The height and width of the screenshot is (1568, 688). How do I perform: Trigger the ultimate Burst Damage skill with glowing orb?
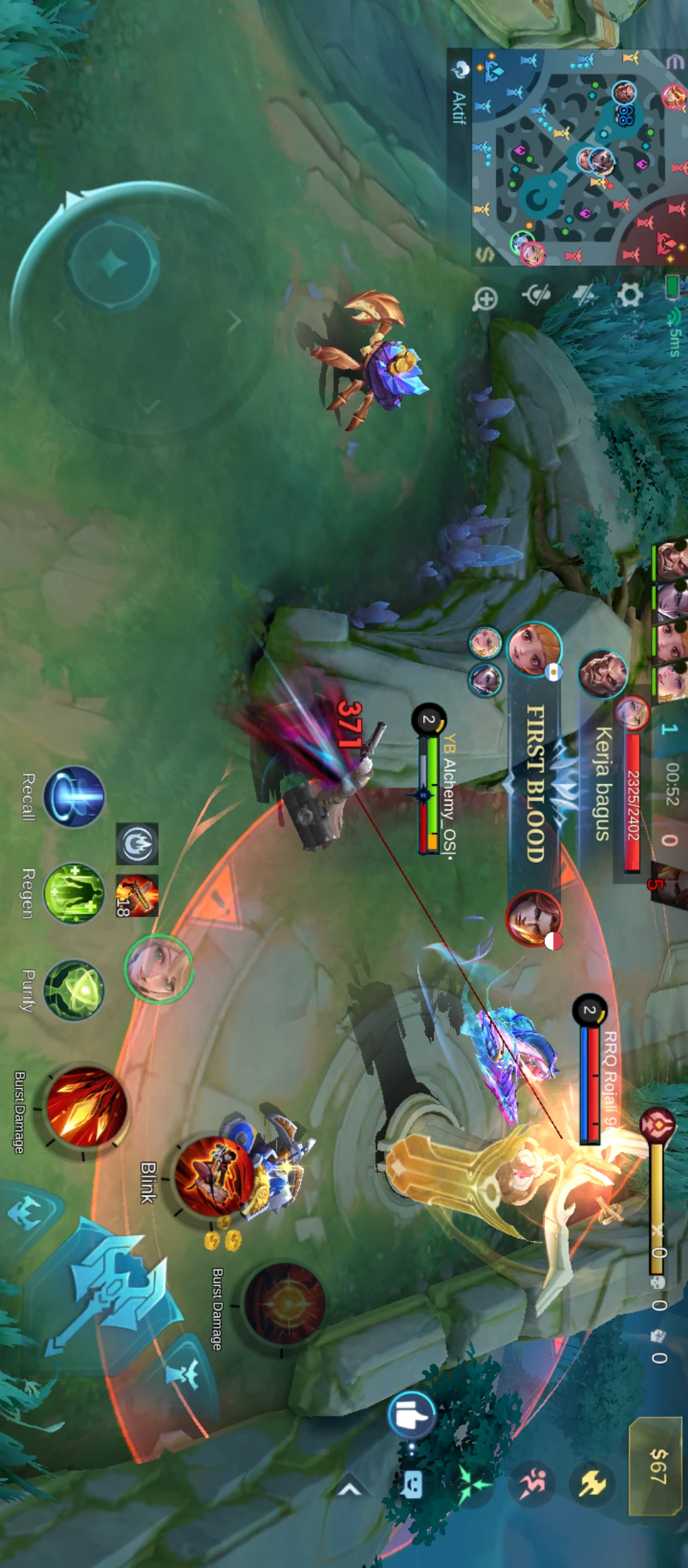pos(283,1303)
